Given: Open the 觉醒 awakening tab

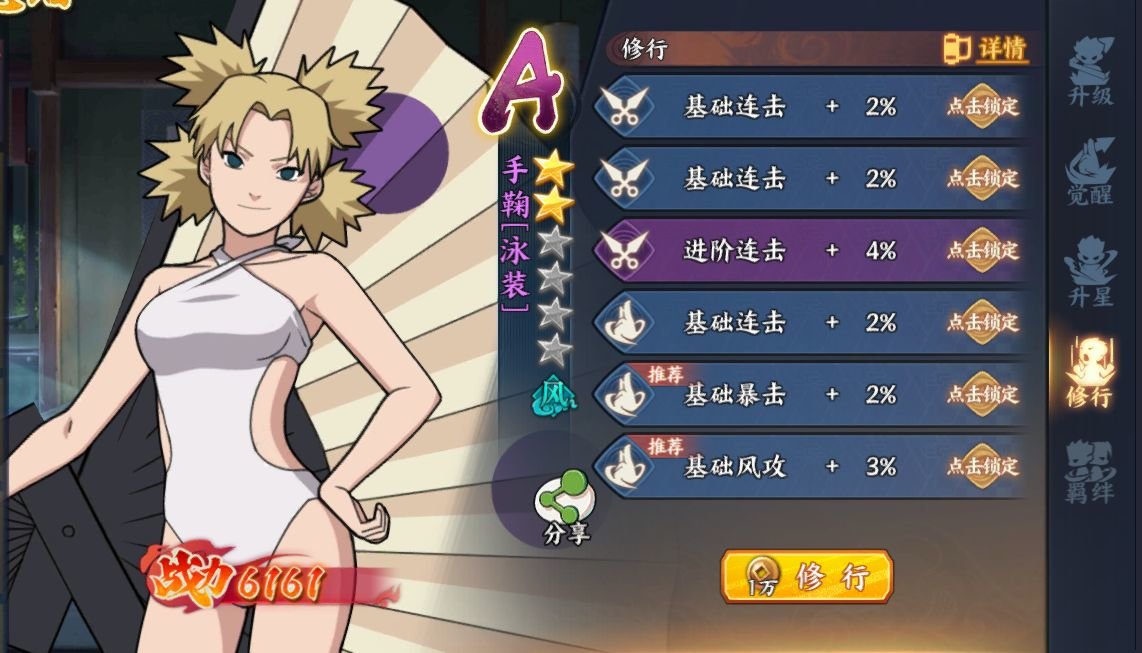Looking at the screenshot, I should pos(1089,172).
